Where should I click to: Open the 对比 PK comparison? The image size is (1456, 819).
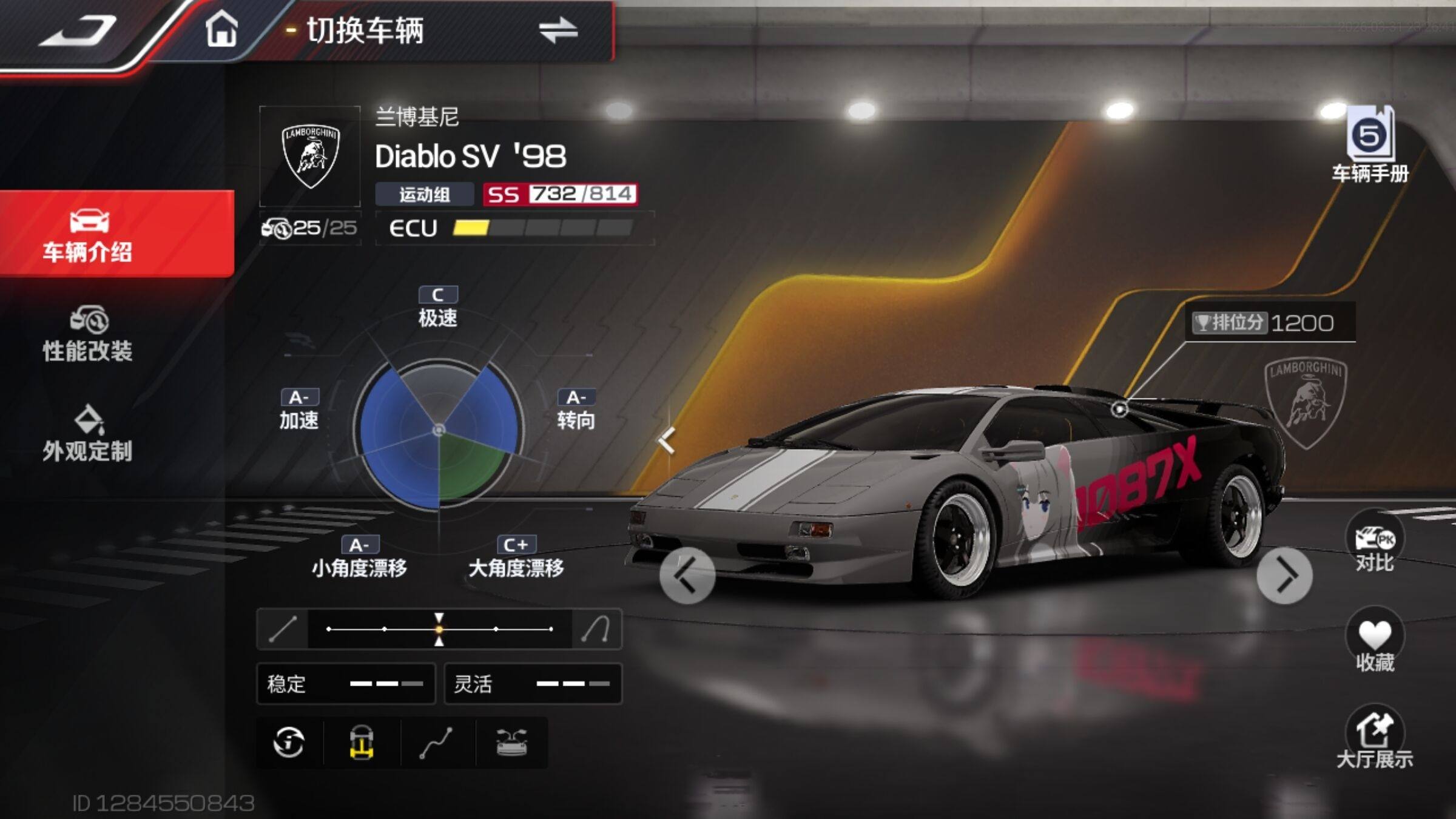click(1374, 544)
